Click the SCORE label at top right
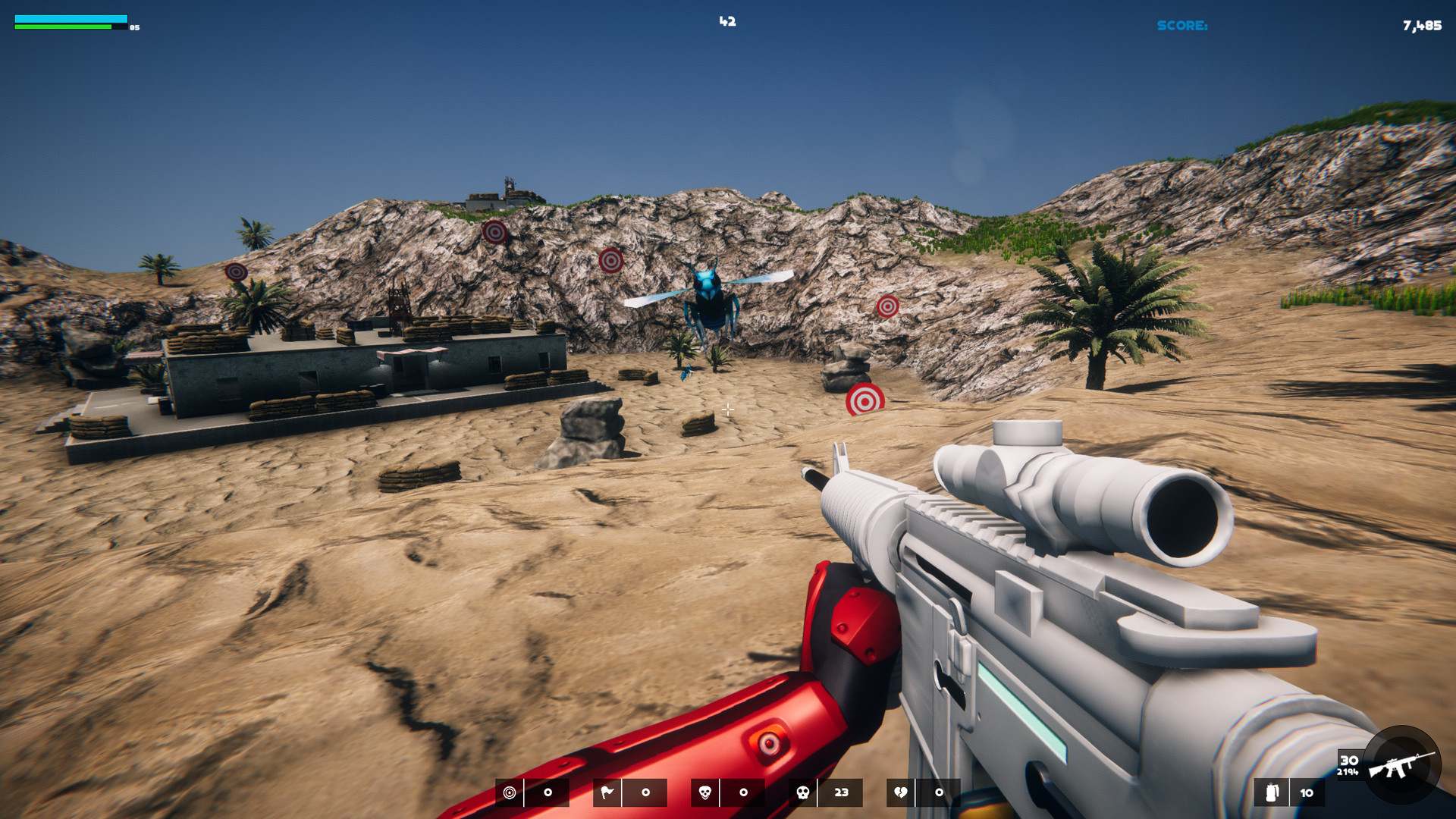The image size is (1456, 819). coord(1183,25)
